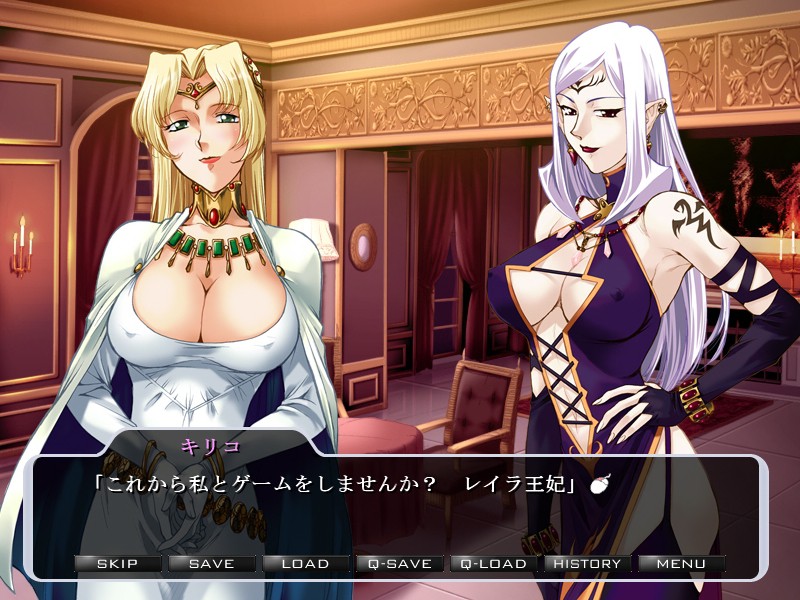Quick load with Q-LOAD
800x600 pixels.
coord(493,564)
